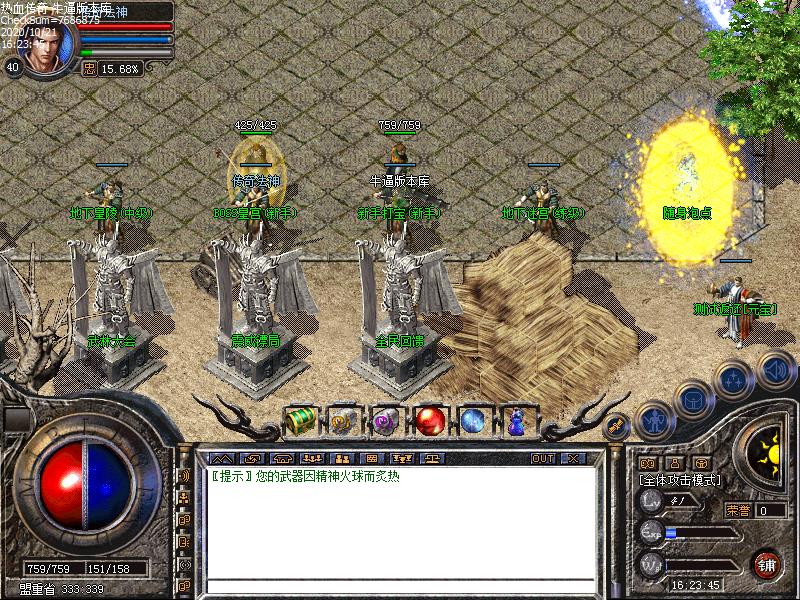Drink the blue potion in the hotbar
The height and width of the screenshot is (600, 800).
tap(516, 421)
